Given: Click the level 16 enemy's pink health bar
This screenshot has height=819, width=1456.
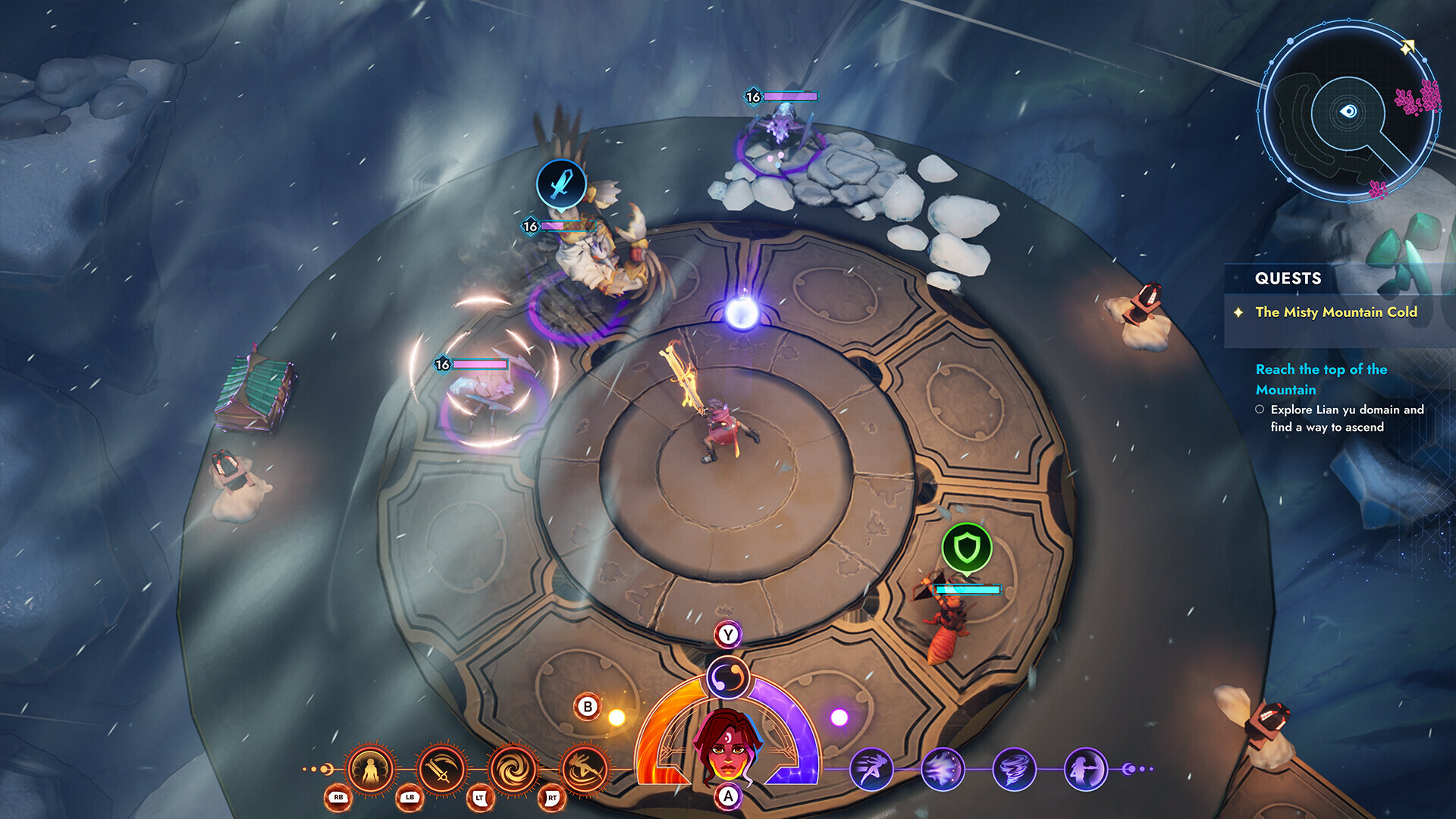Looking at the screenshot, I should tap(479, 363).
